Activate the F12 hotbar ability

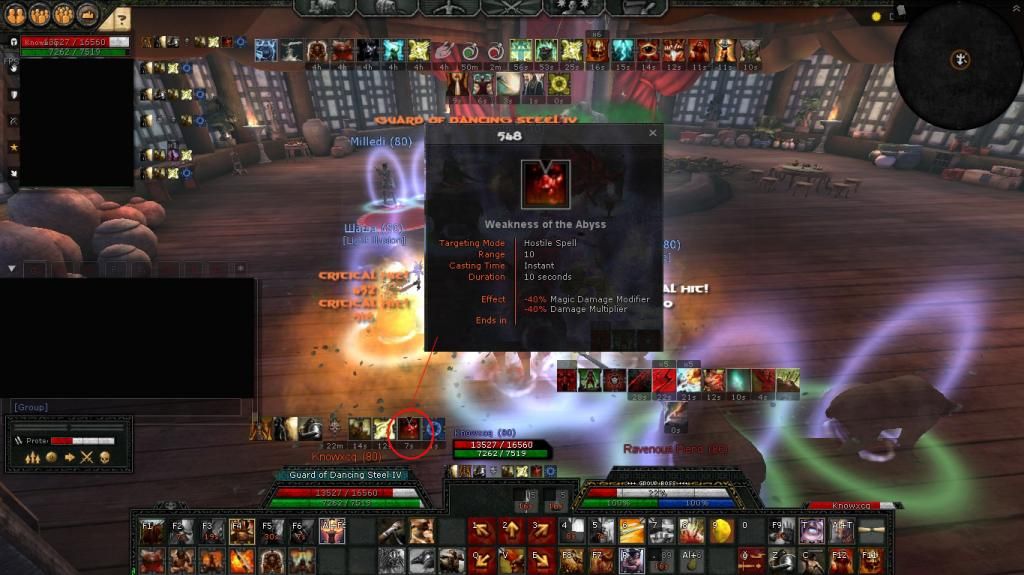(x=841, y=559)
